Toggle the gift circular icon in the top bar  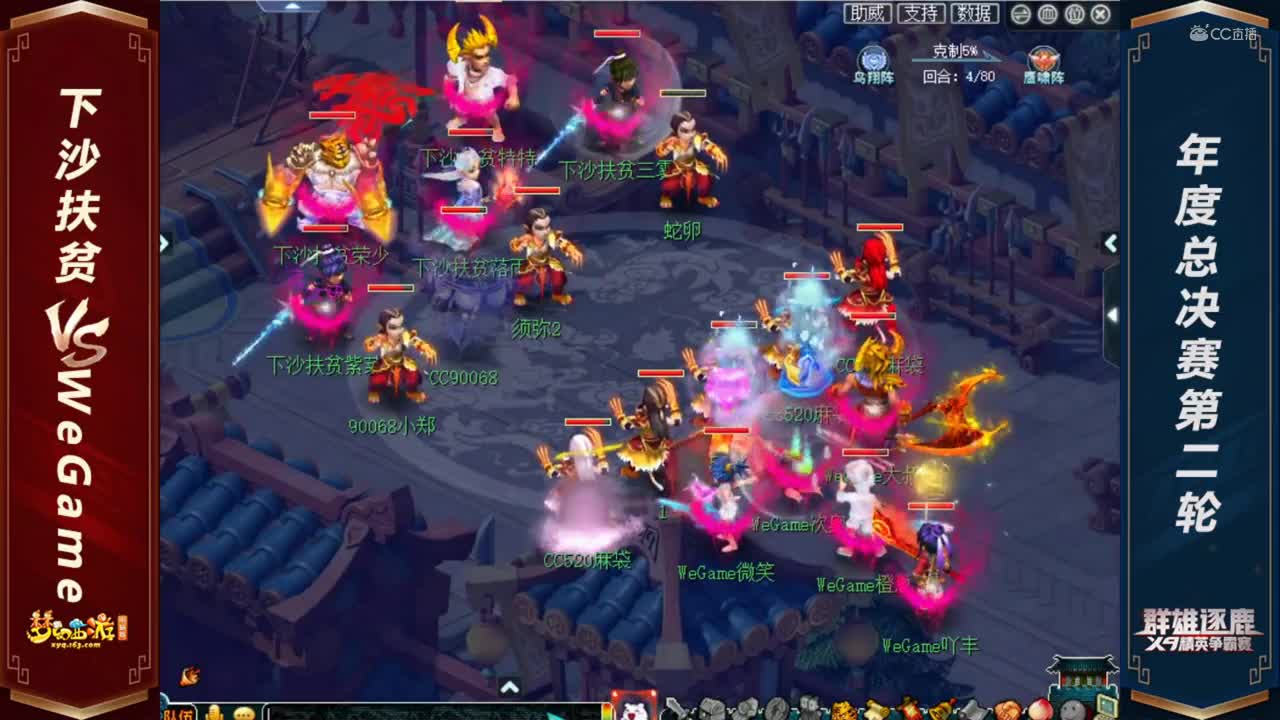tap(1072, 15)
